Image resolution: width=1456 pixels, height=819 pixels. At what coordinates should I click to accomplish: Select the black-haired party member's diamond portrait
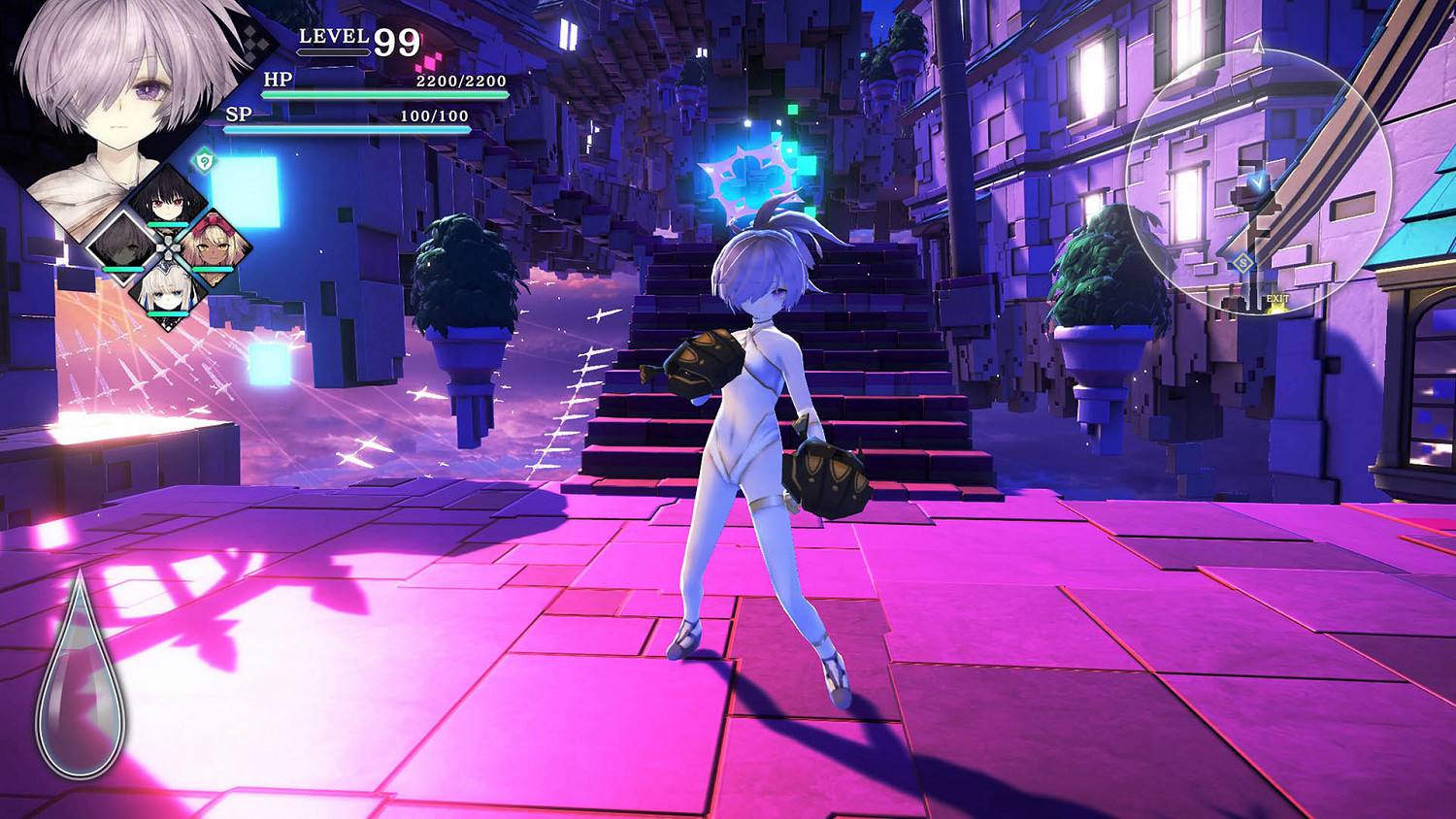[168, 203]
